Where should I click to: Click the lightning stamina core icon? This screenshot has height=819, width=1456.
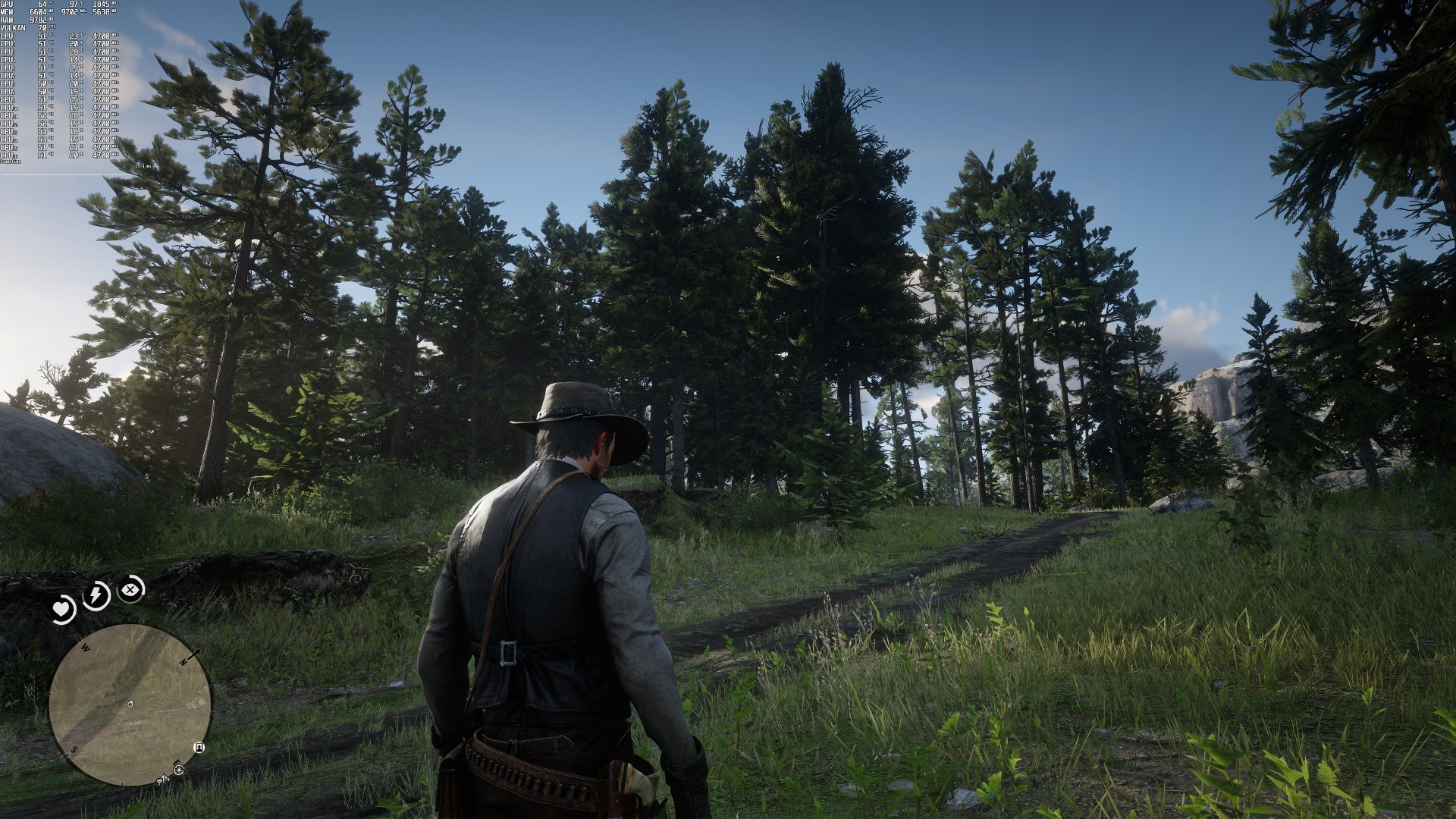click(96, 594)
